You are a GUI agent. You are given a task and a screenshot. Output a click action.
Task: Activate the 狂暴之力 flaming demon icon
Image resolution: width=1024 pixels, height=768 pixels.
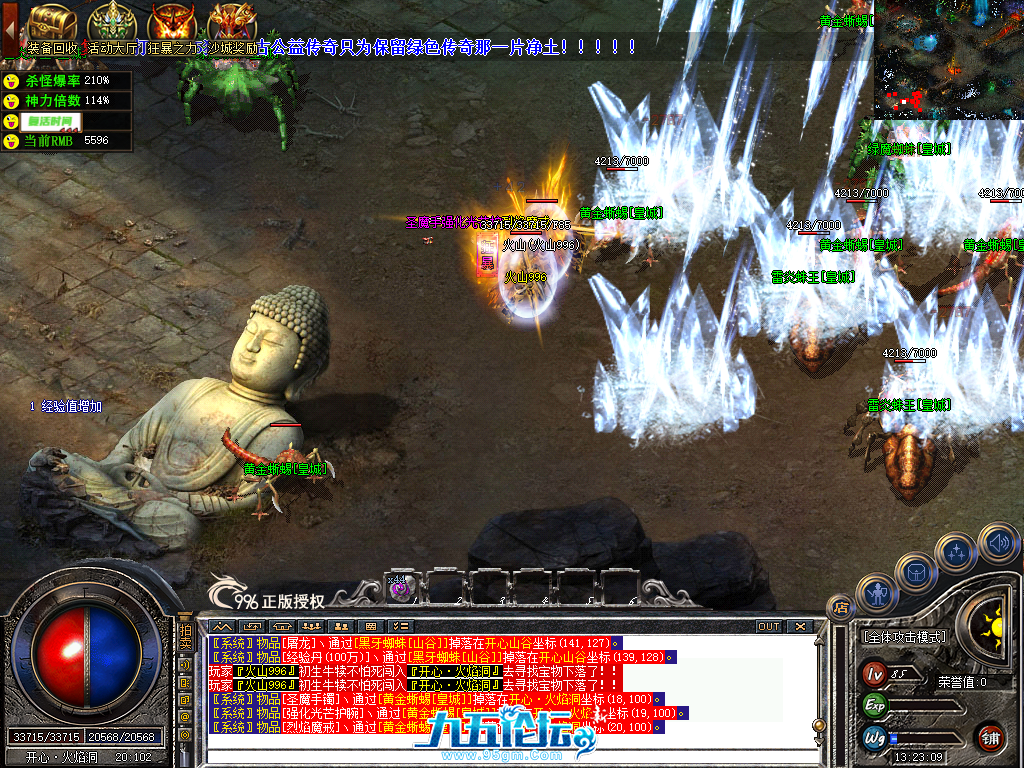click(x=172, y=22)
